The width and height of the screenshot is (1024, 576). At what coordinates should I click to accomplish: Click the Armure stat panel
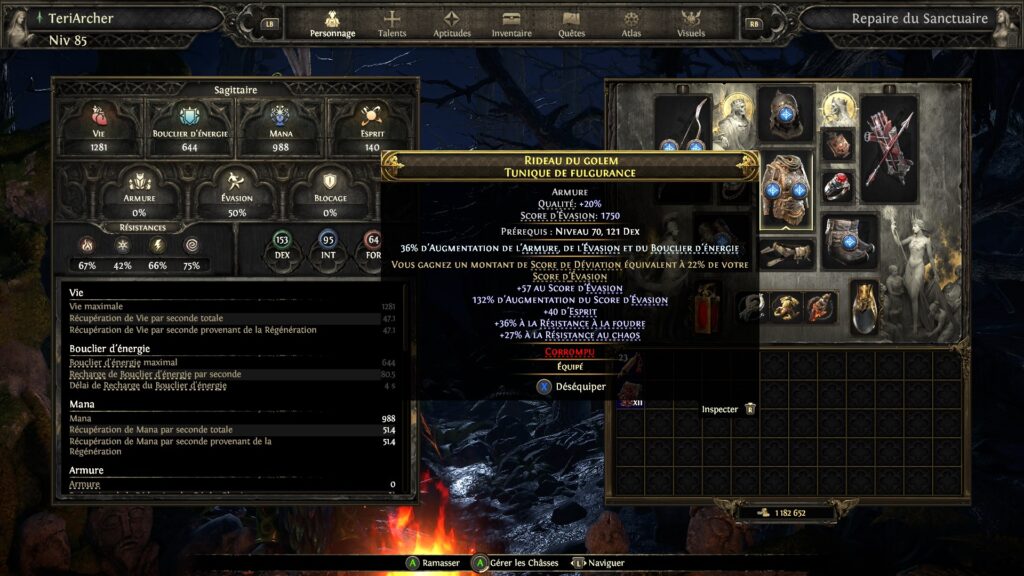(x=139, y=191)
